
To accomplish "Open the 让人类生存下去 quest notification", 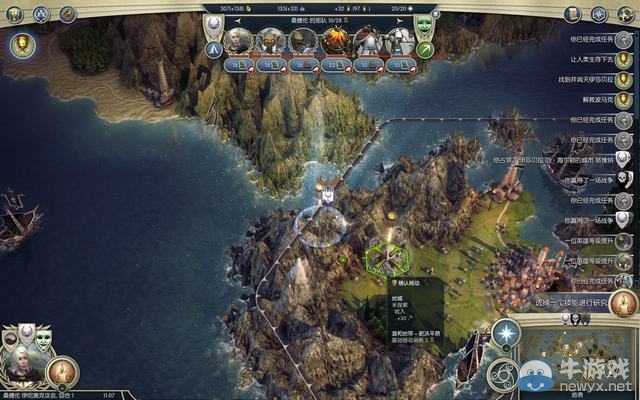I will pos(622,59).
